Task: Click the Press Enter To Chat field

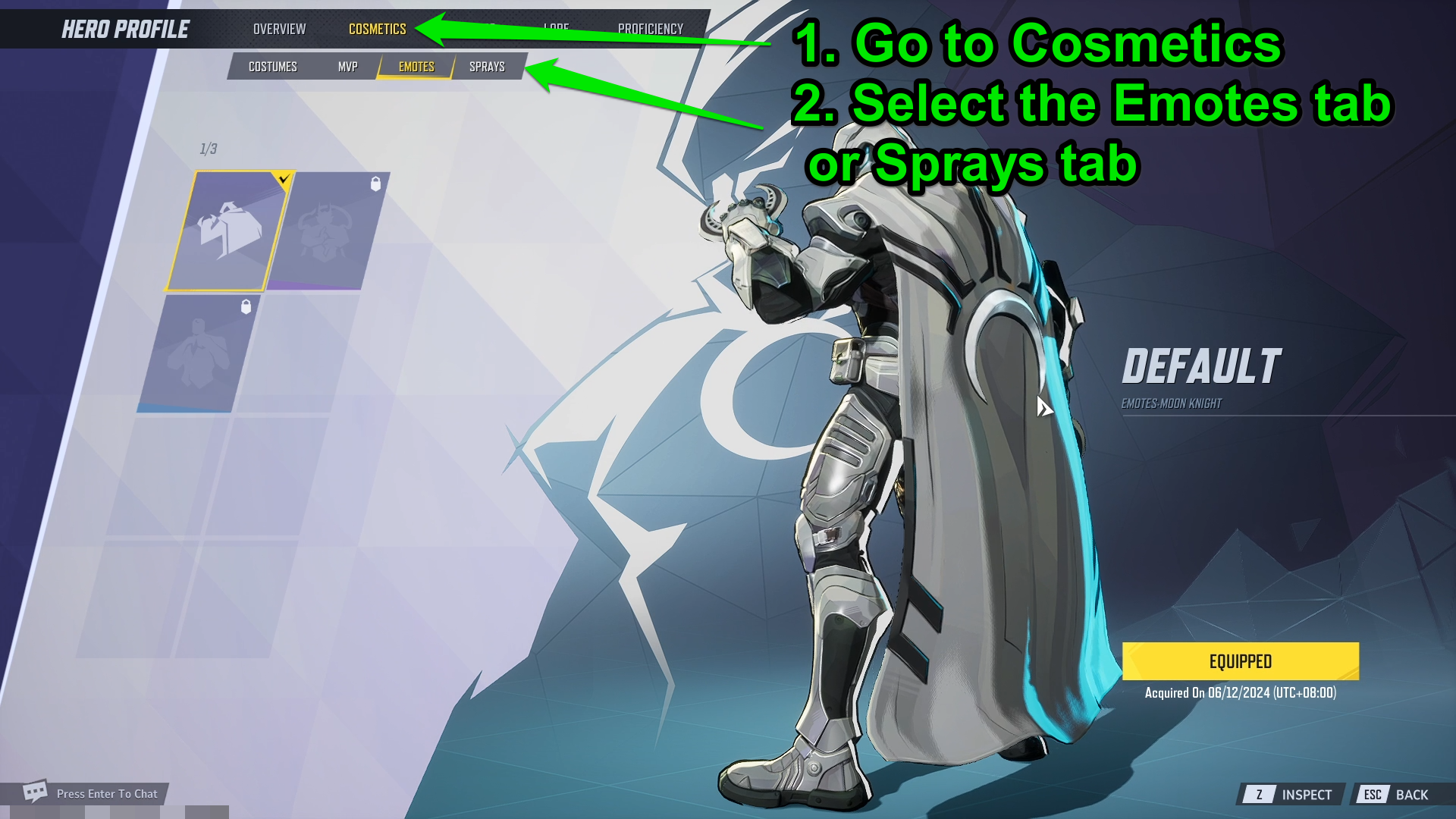Action: point(106,793)
